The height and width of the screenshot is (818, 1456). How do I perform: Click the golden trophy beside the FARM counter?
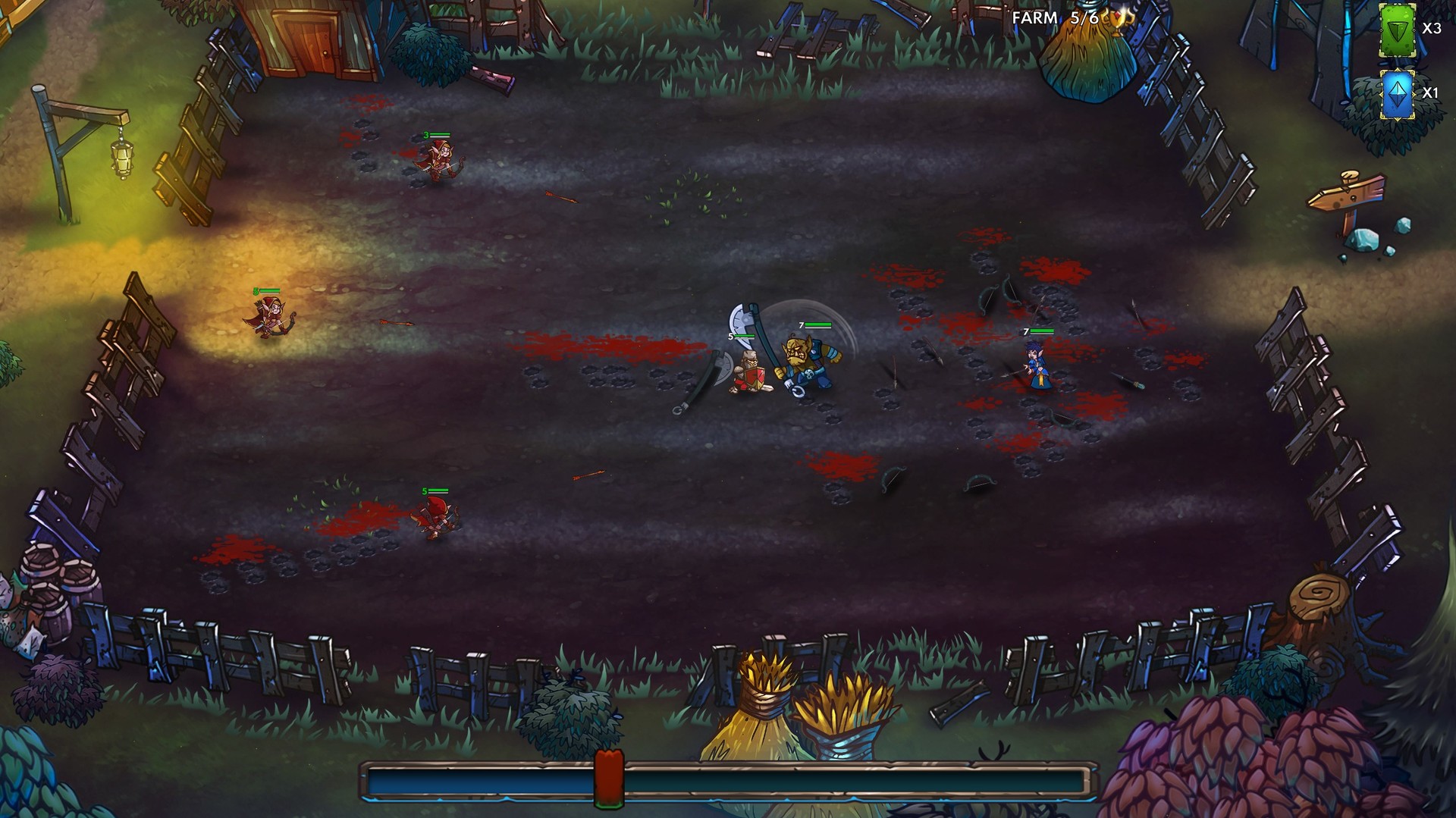click(1116, 19)
